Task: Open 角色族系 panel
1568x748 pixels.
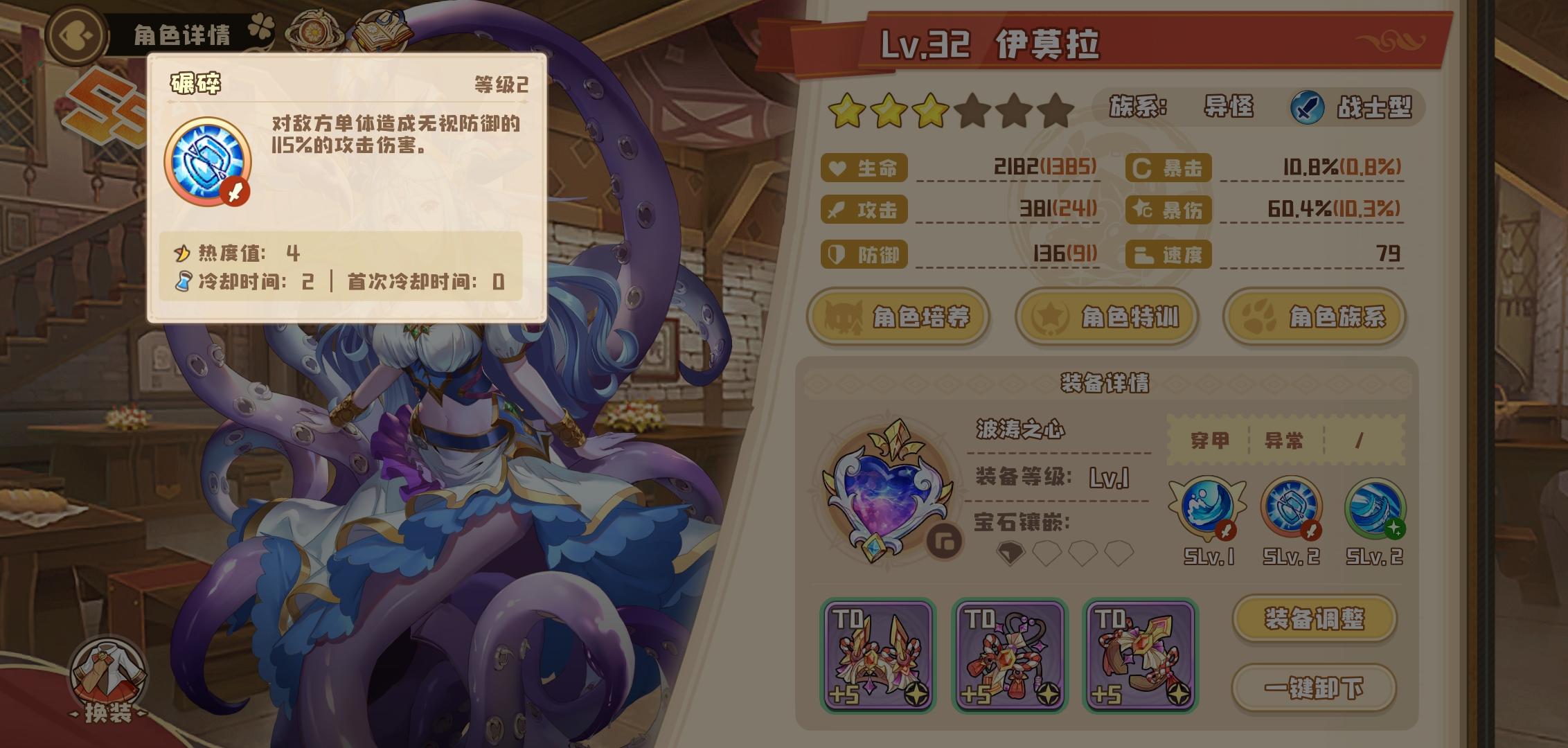Action: [1312, 317]
